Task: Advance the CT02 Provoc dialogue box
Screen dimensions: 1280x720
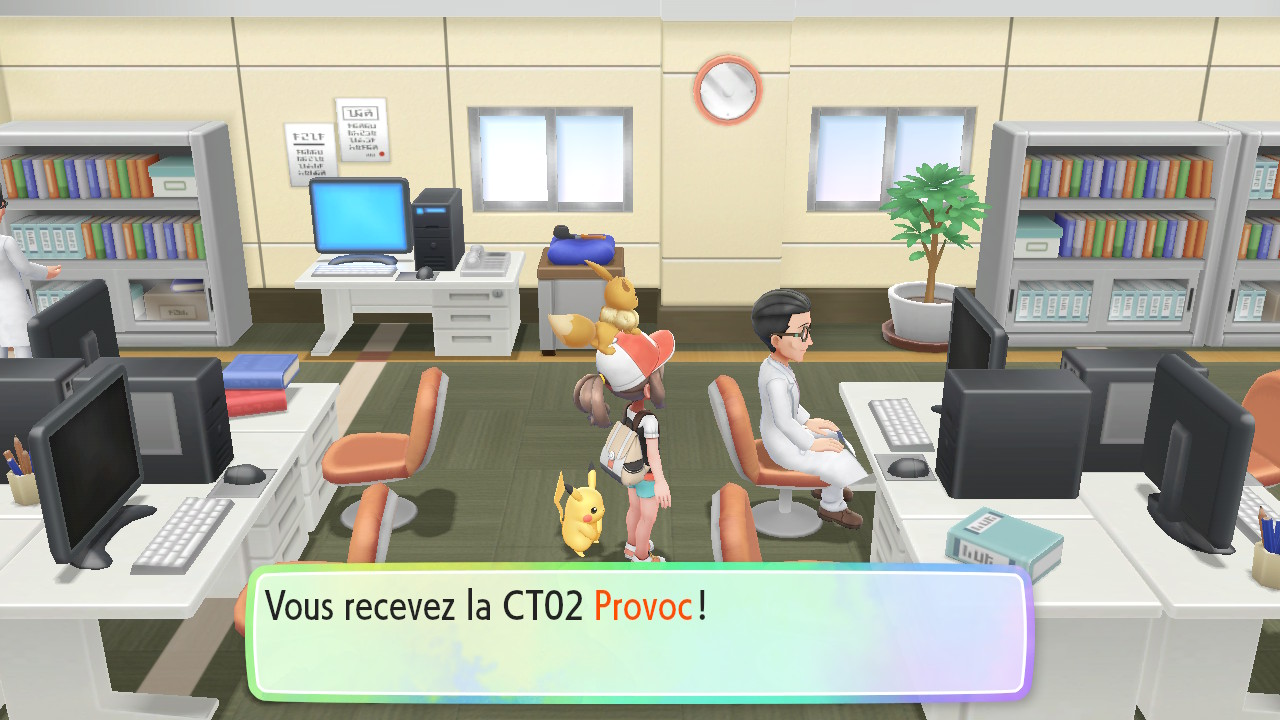Action: (638, 632)
